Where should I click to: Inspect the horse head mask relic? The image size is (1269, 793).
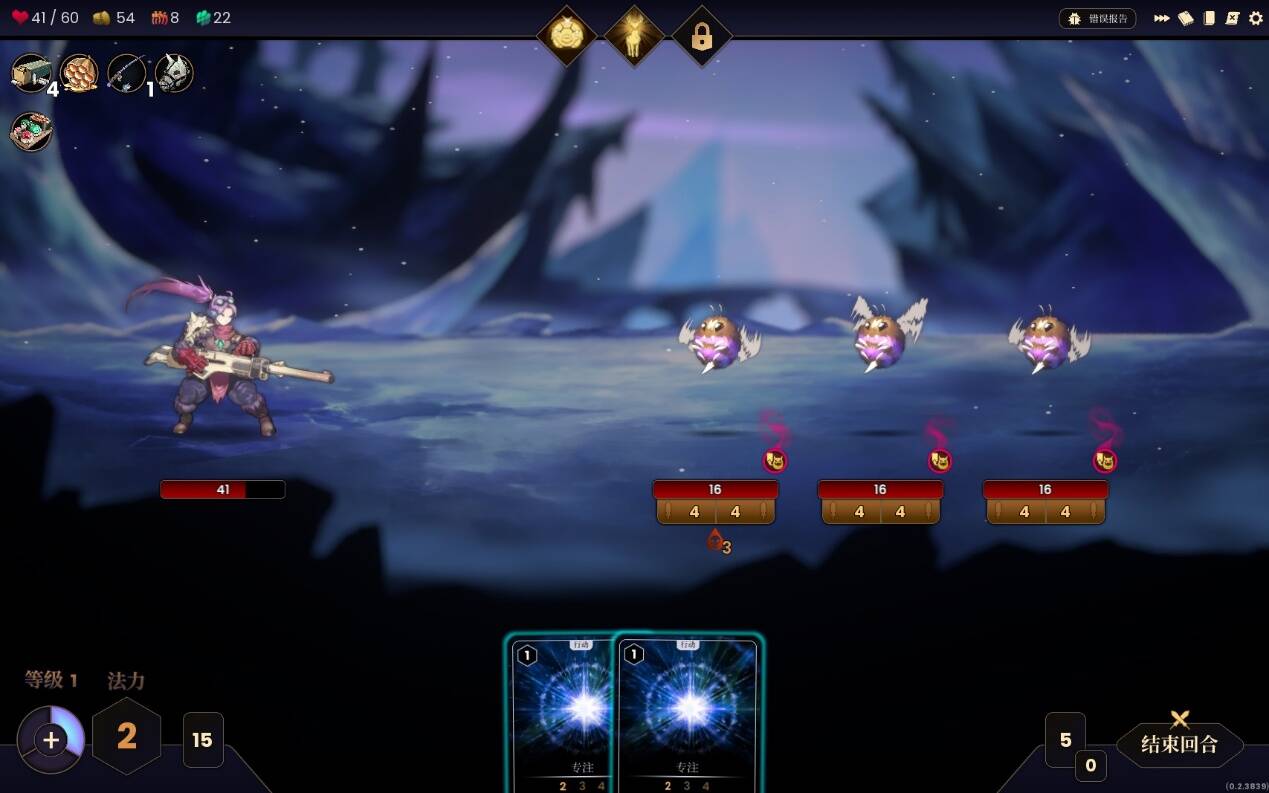[x=174, y=73]
